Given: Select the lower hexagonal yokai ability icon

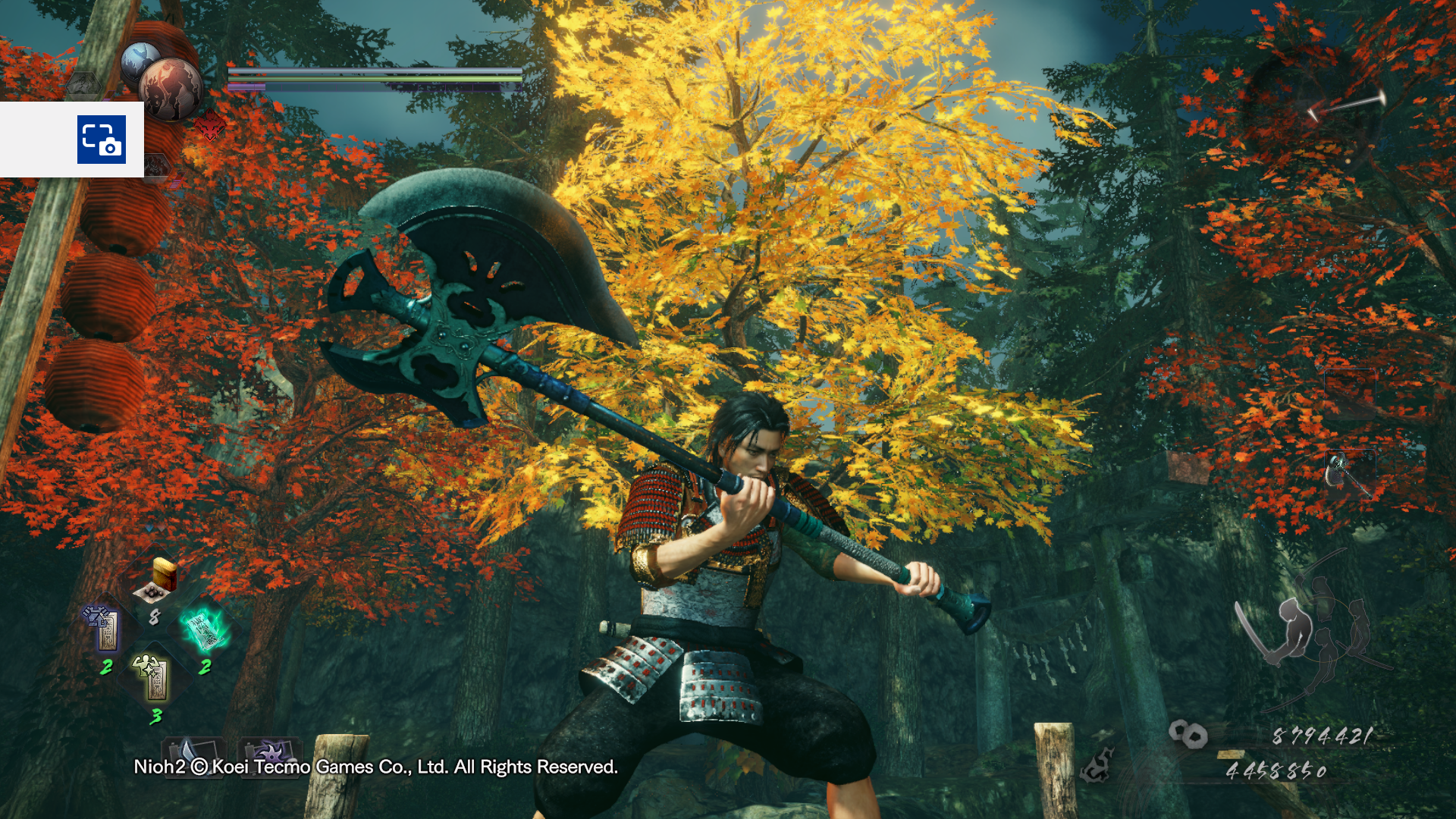Looking at the screenshot, I should pos(157,165).
